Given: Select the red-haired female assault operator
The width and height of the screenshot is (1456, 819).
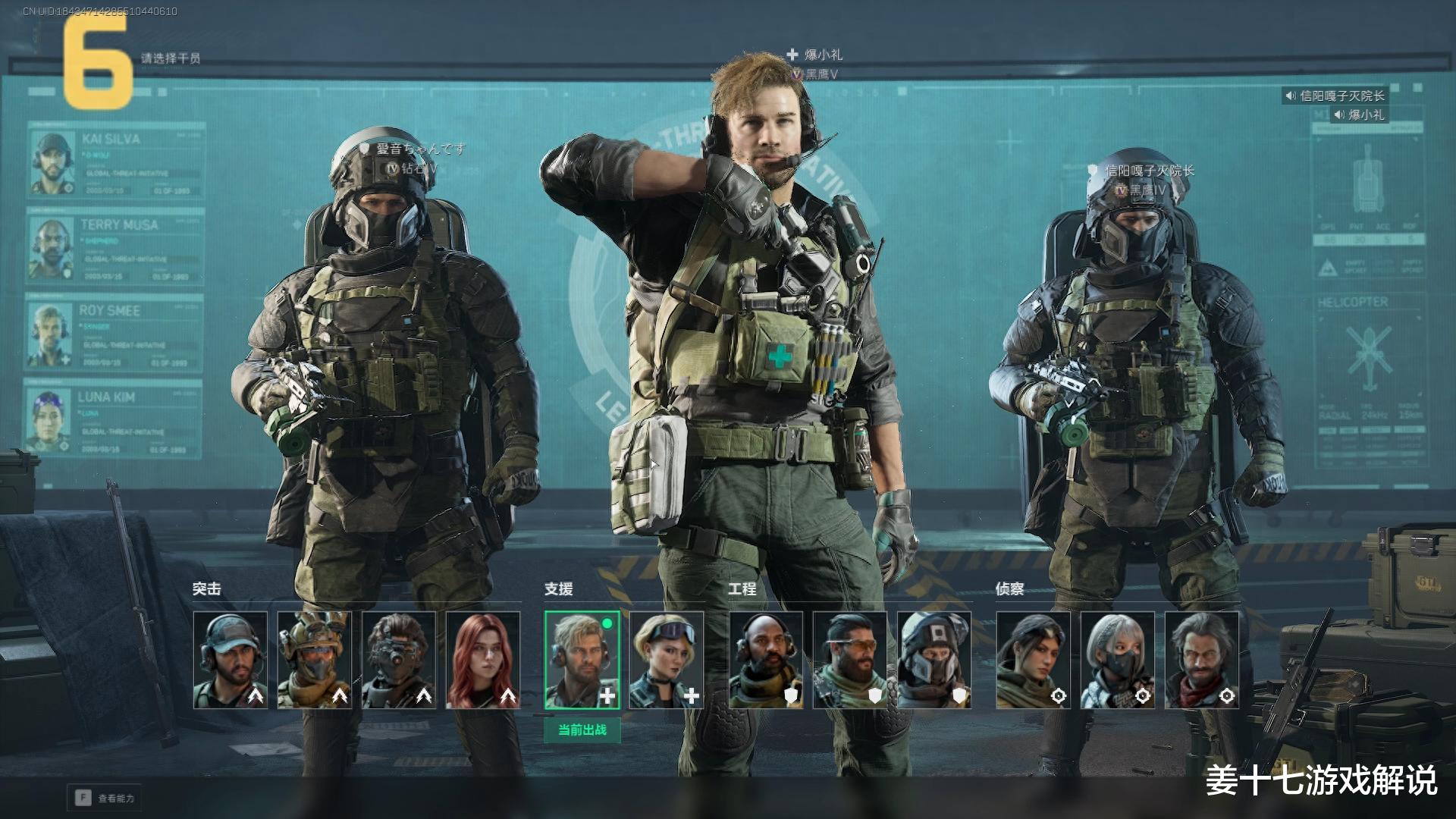Looking at the screenshot, I should 483,660.
